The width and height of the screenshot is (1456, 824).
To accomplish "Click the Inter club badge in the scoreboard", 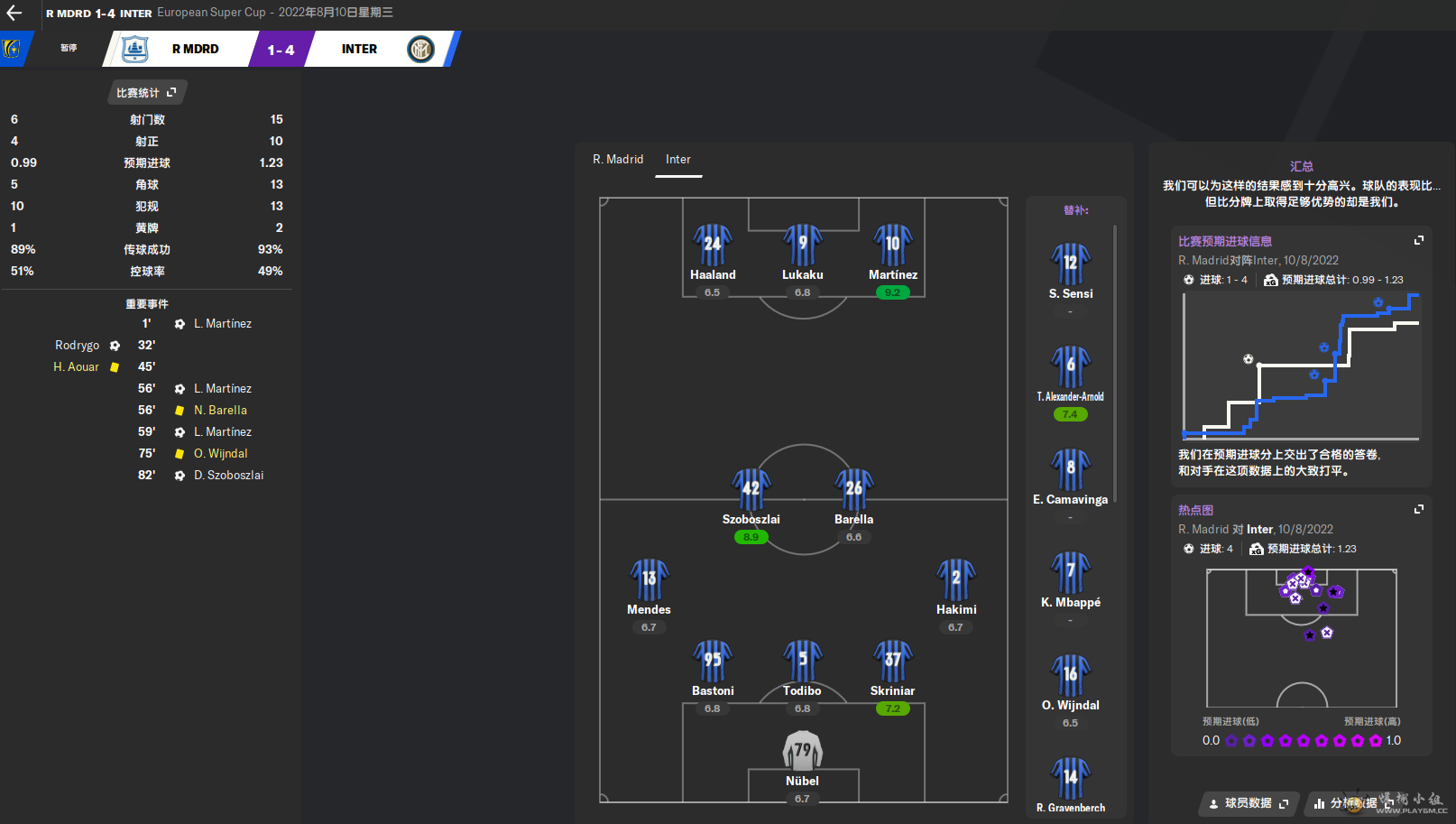I will click(420, 49).
